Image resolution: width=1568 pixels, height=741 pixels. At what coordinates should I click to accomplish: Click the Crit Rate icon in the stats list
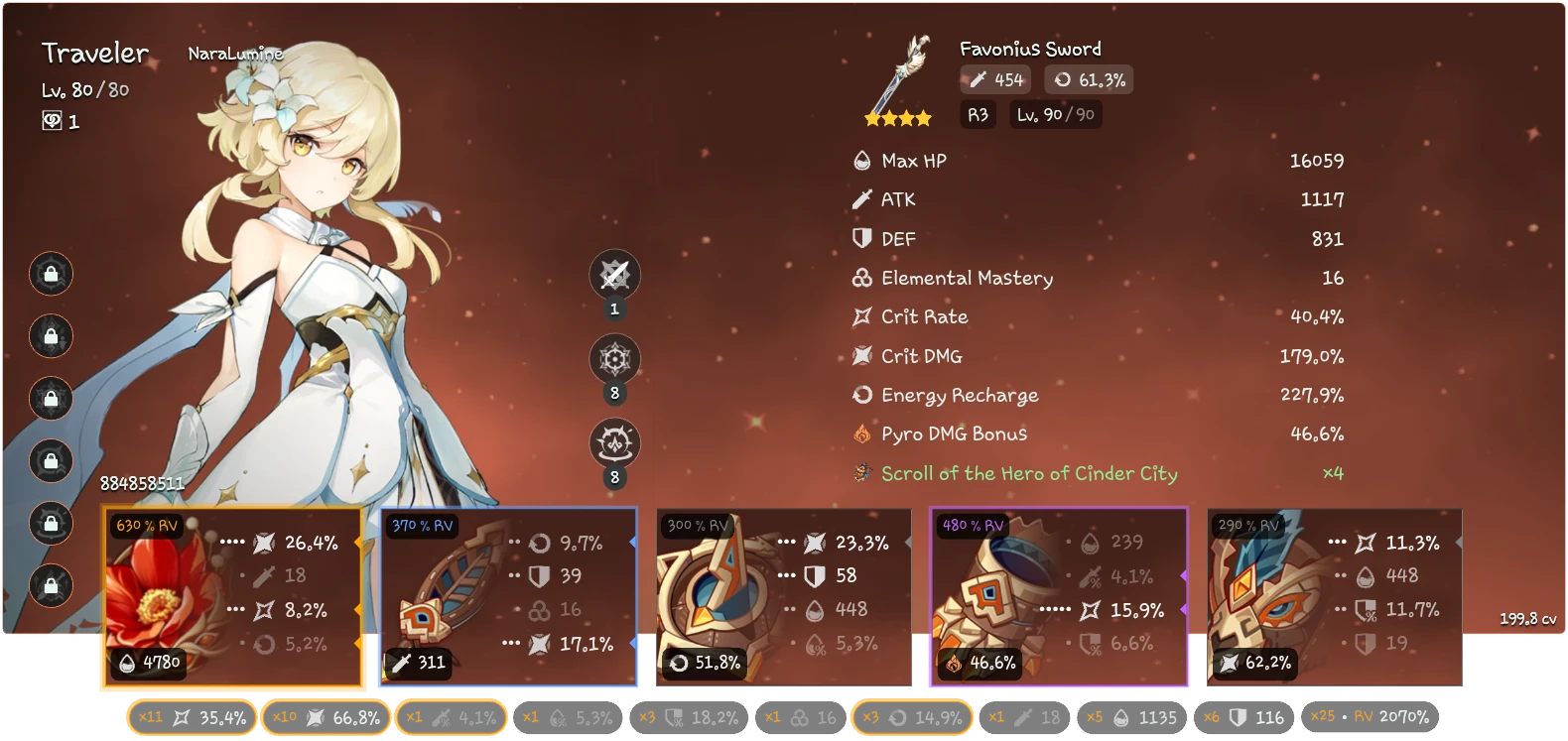click(859, 316)
